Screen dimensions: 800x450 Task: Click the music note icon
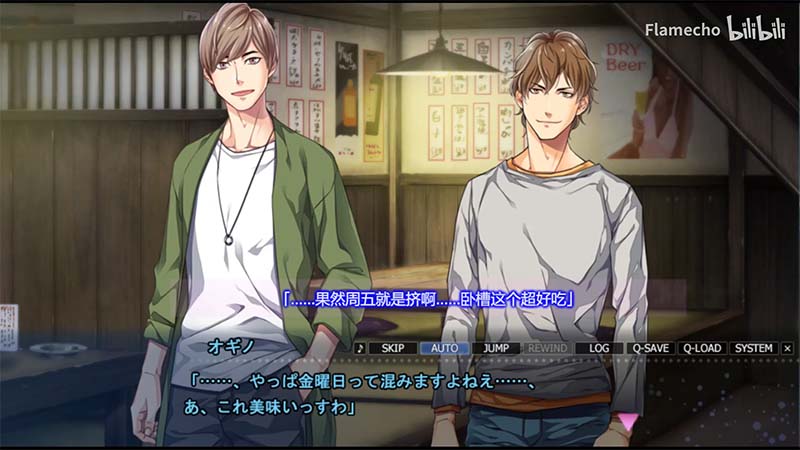[x=360, y=348]
